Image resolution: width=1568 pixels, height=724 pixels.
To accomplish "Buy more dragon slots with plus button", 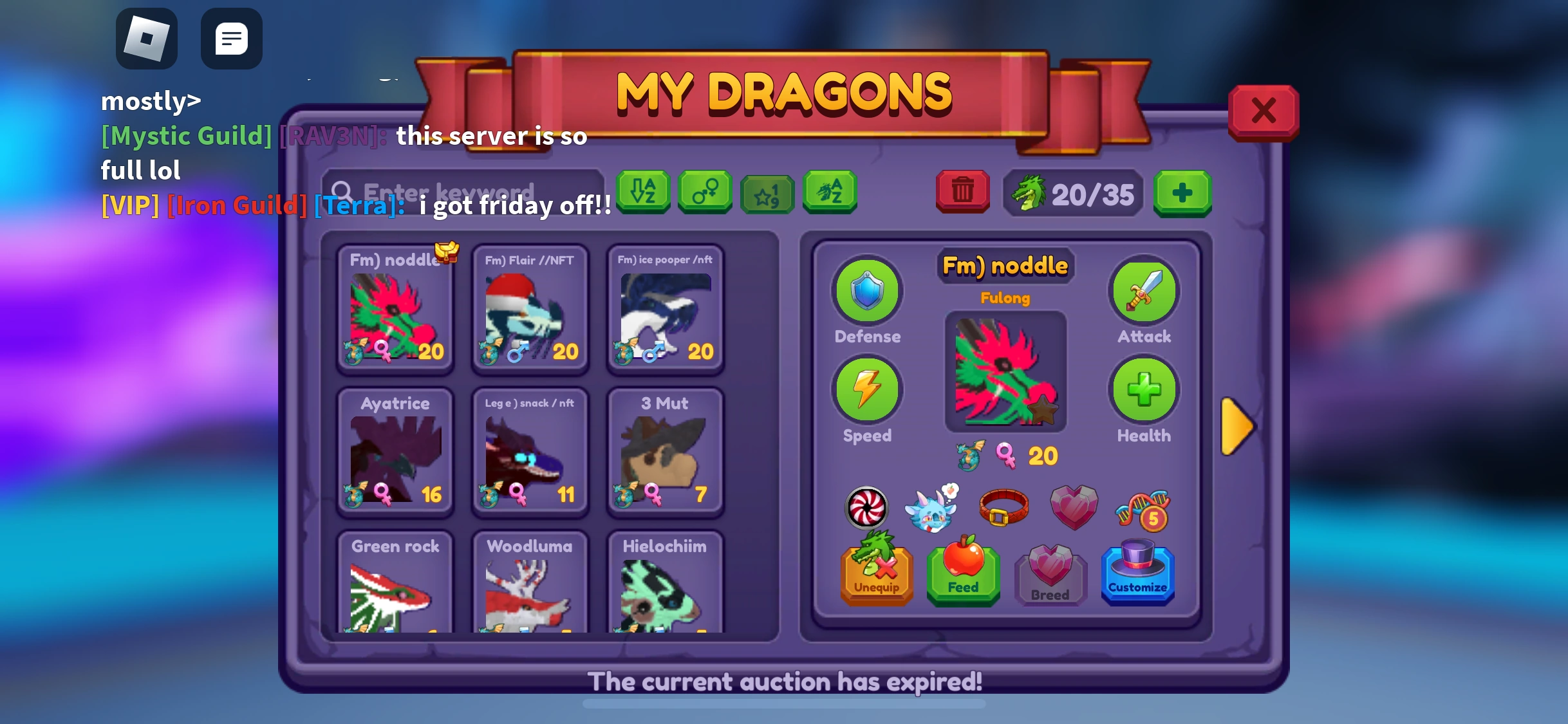I will click(1182, 193).
